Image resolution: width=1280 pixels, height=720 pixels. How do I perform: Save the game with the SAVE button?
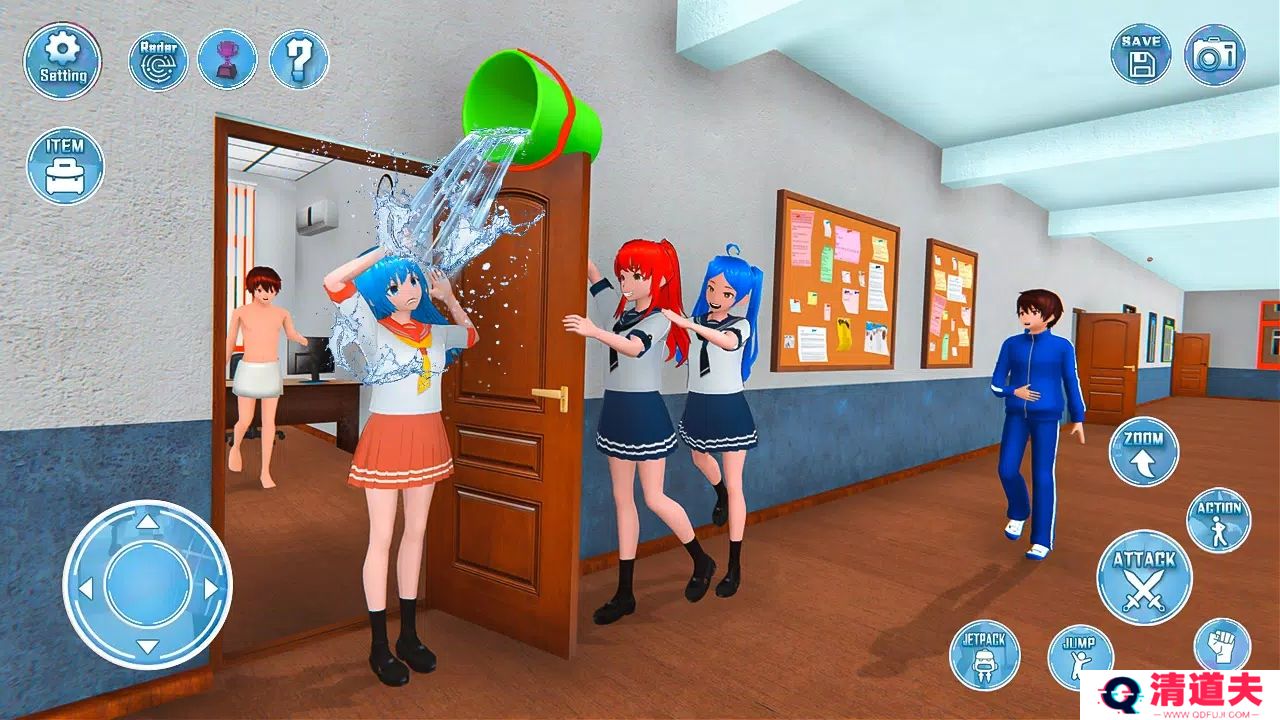pos(1141,54)
